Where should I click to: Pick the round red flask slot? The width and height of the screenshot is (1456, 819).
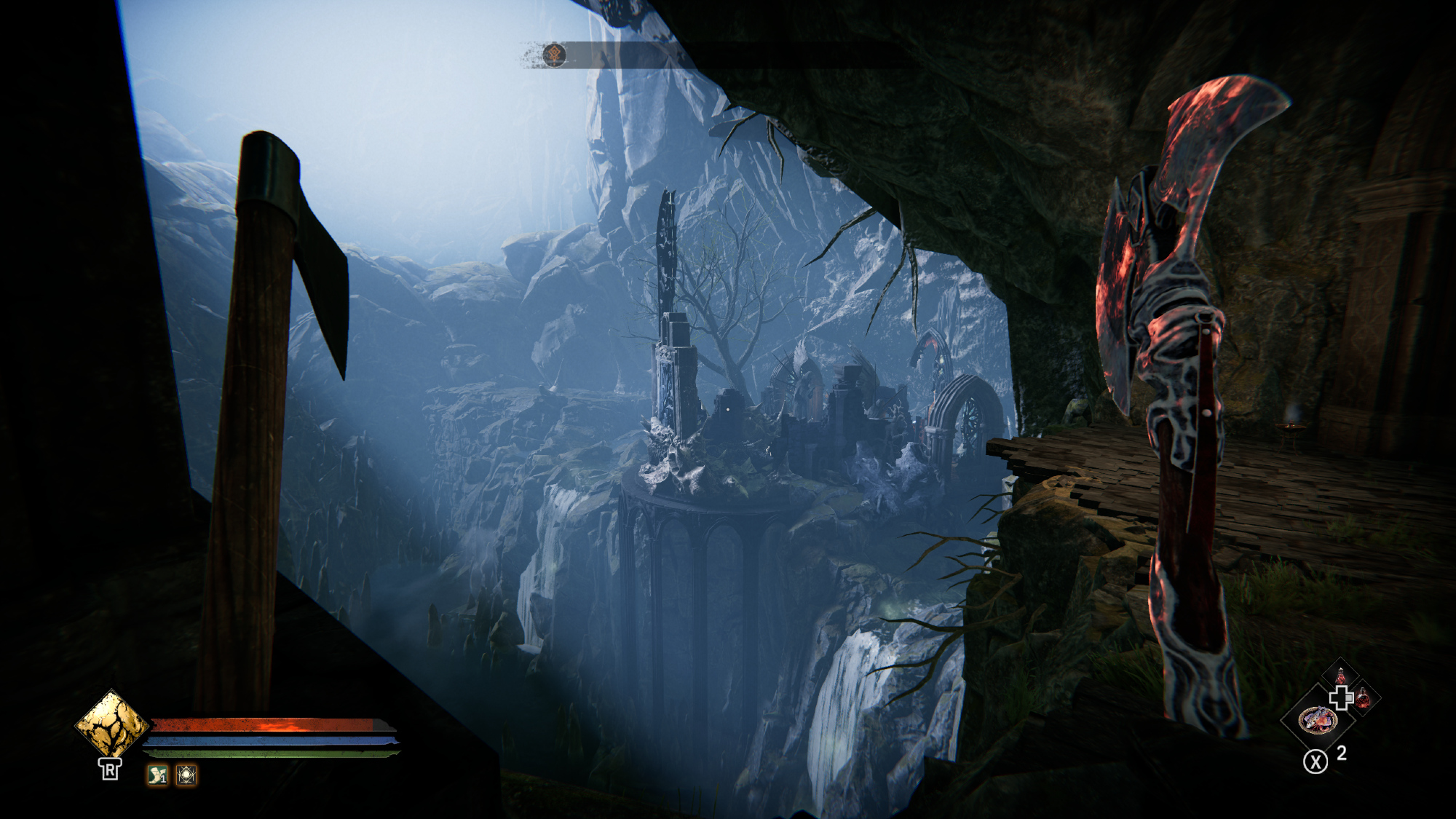pos(1363,700)
